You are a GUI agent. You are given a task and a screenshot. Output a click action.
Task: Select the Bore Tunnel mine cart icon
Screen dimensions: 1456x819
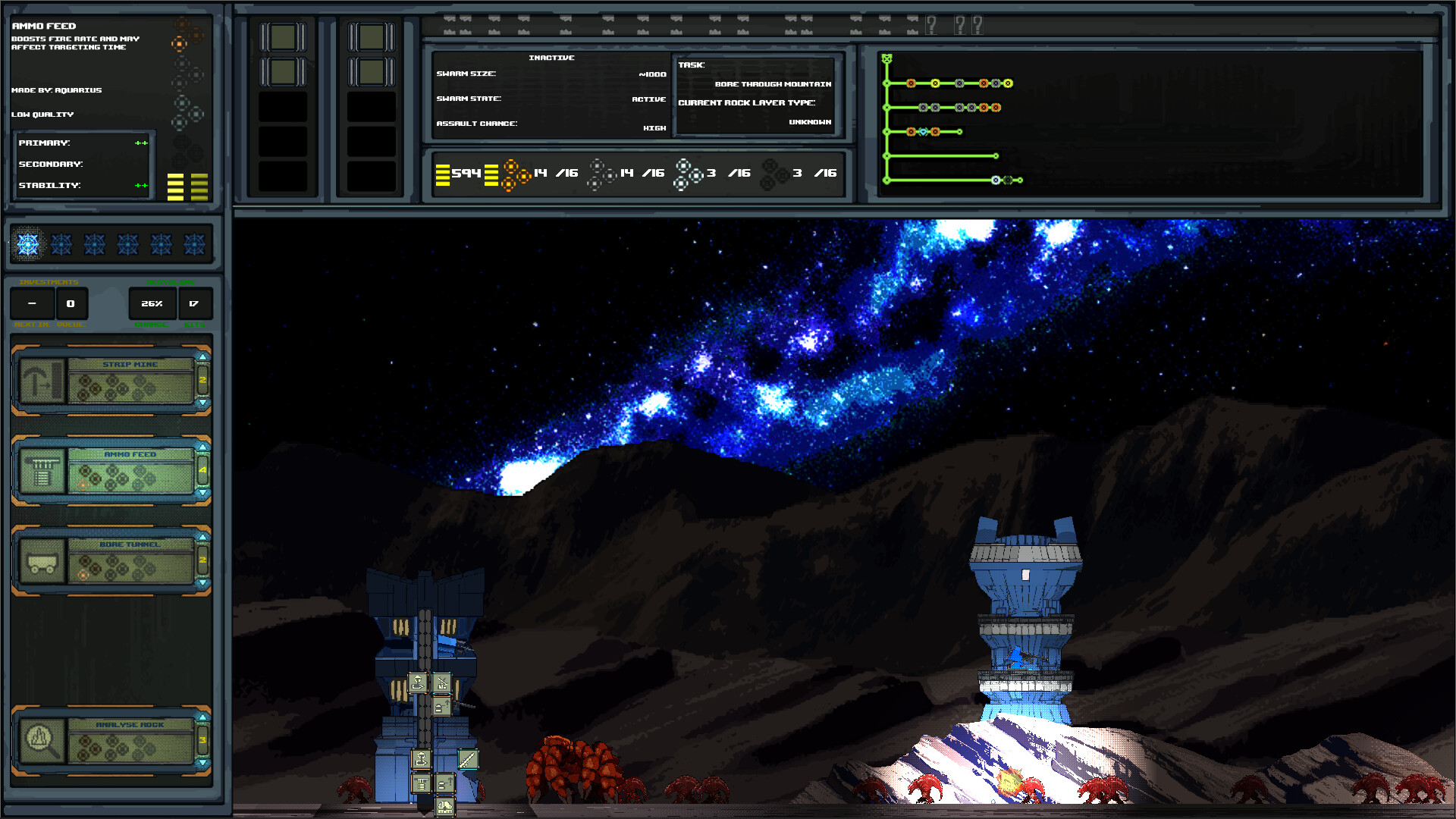point(42,561)
